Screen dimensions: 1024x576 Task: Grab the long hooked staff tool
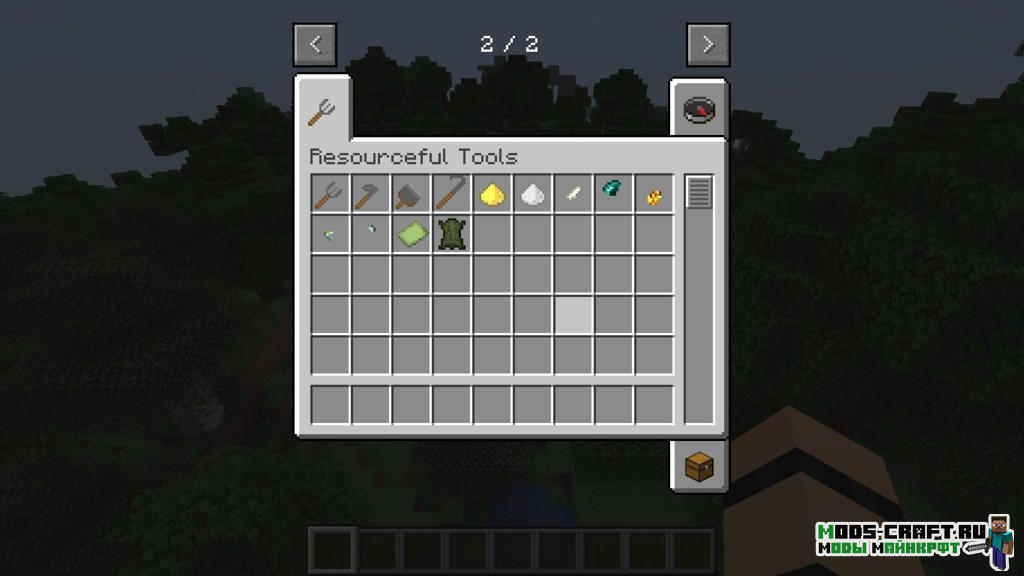click(x=452, y=194)
